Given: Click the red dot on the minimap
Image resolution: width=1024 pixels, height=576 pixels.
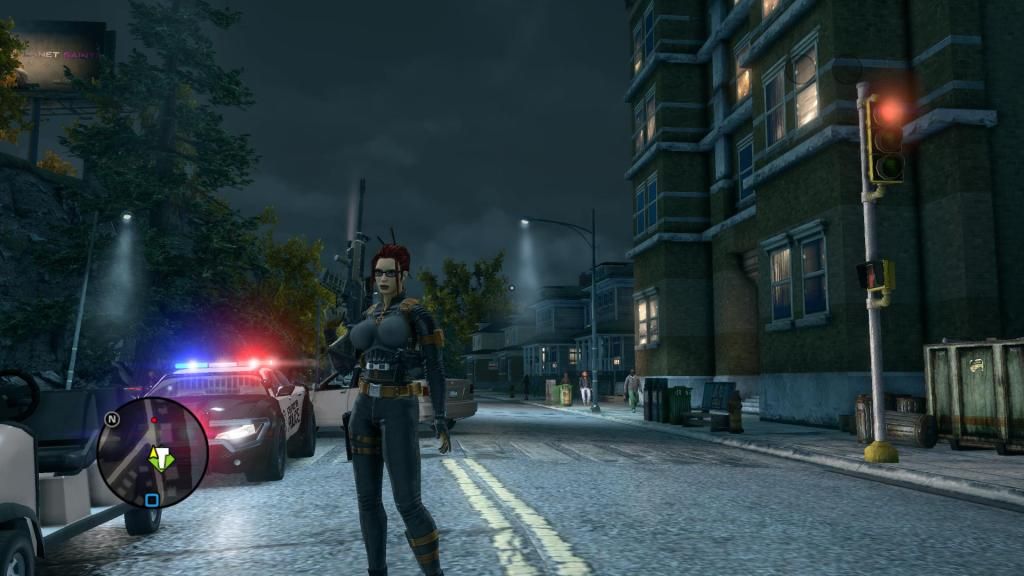Looking at the screenshot, I should 154,421.
